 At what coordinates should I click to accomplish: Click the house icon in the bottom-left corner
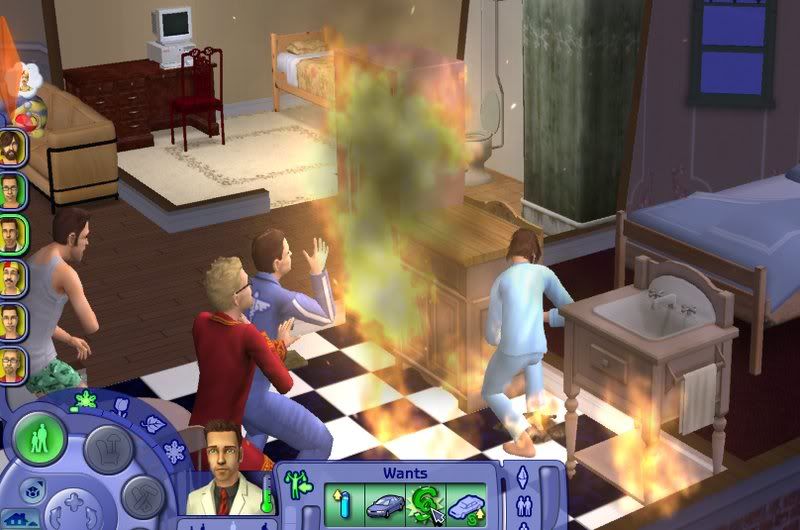coord(18,520)
